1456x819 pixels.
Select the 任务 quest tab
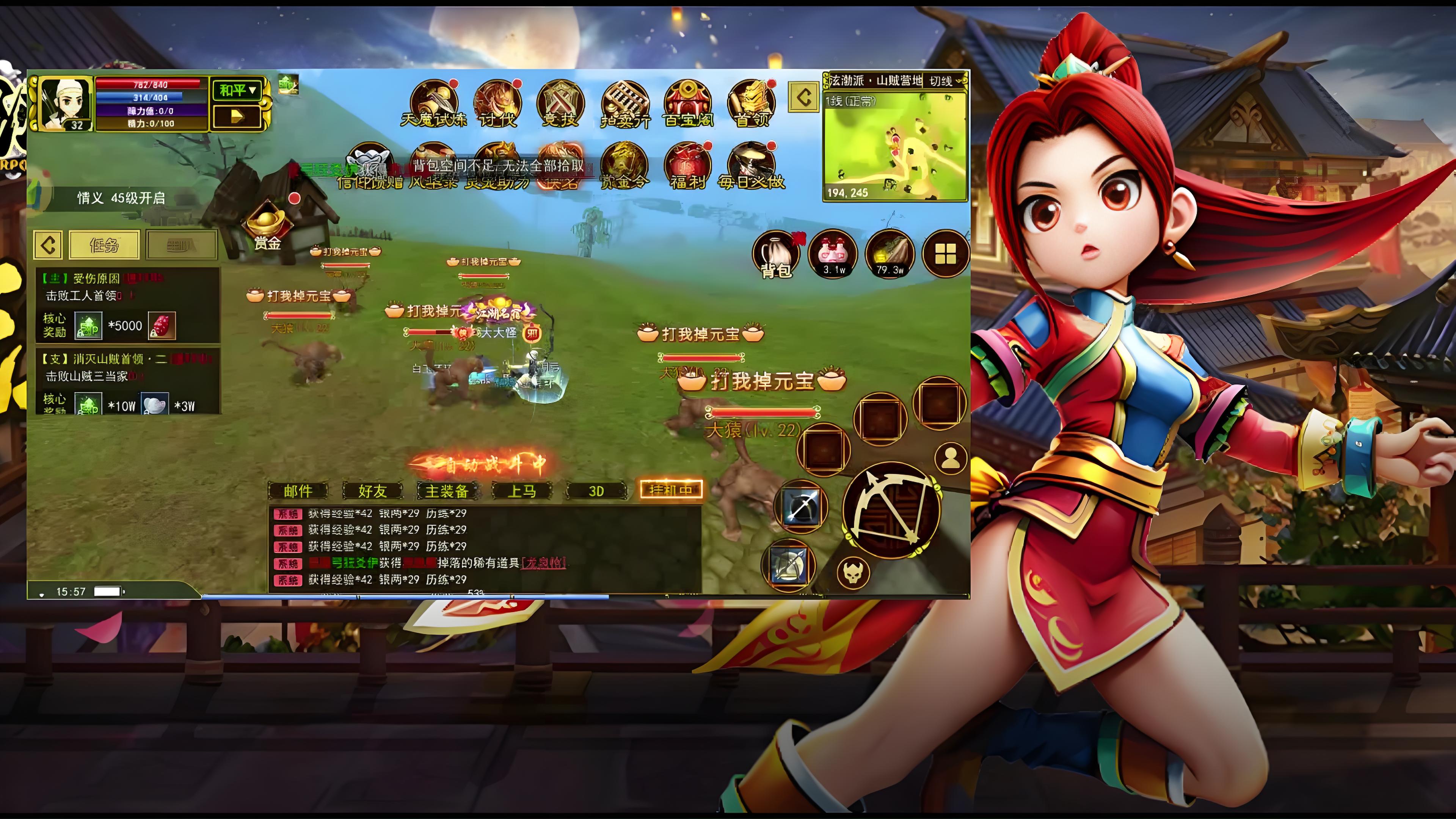pos(104,245)
